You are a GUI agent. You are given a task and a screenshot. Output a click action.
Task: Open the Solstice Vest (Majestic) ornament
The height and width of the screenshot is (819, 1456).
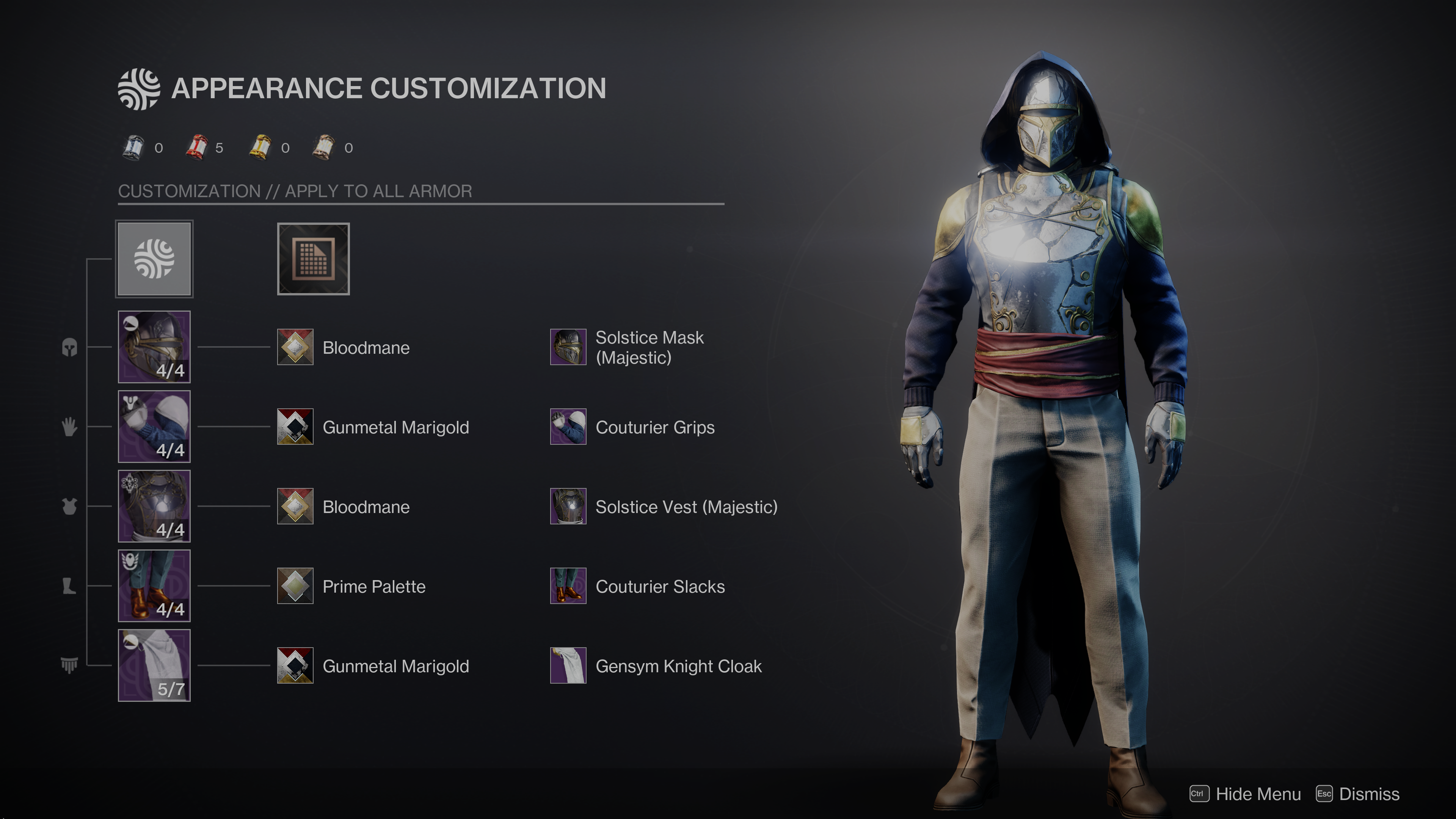(568, 507)
